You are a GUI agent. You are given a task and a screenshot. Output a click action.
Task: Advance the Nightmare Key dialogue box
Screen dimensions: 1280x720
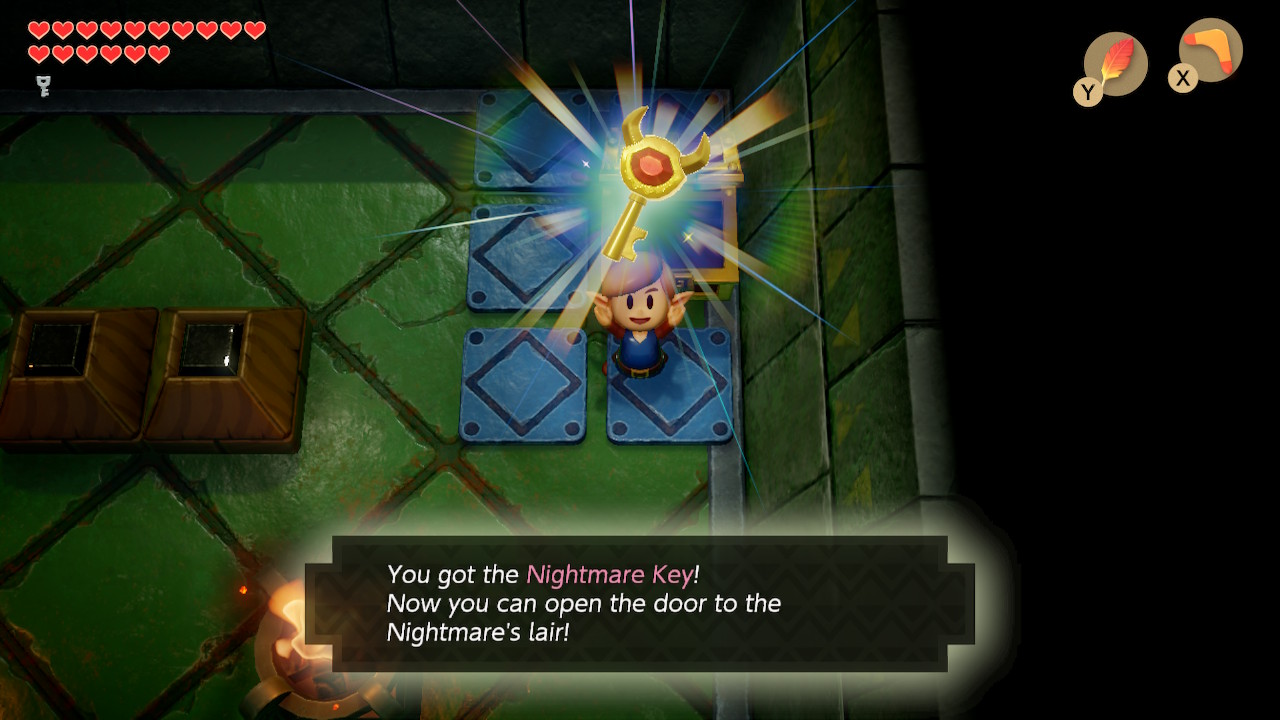(640, 603)
